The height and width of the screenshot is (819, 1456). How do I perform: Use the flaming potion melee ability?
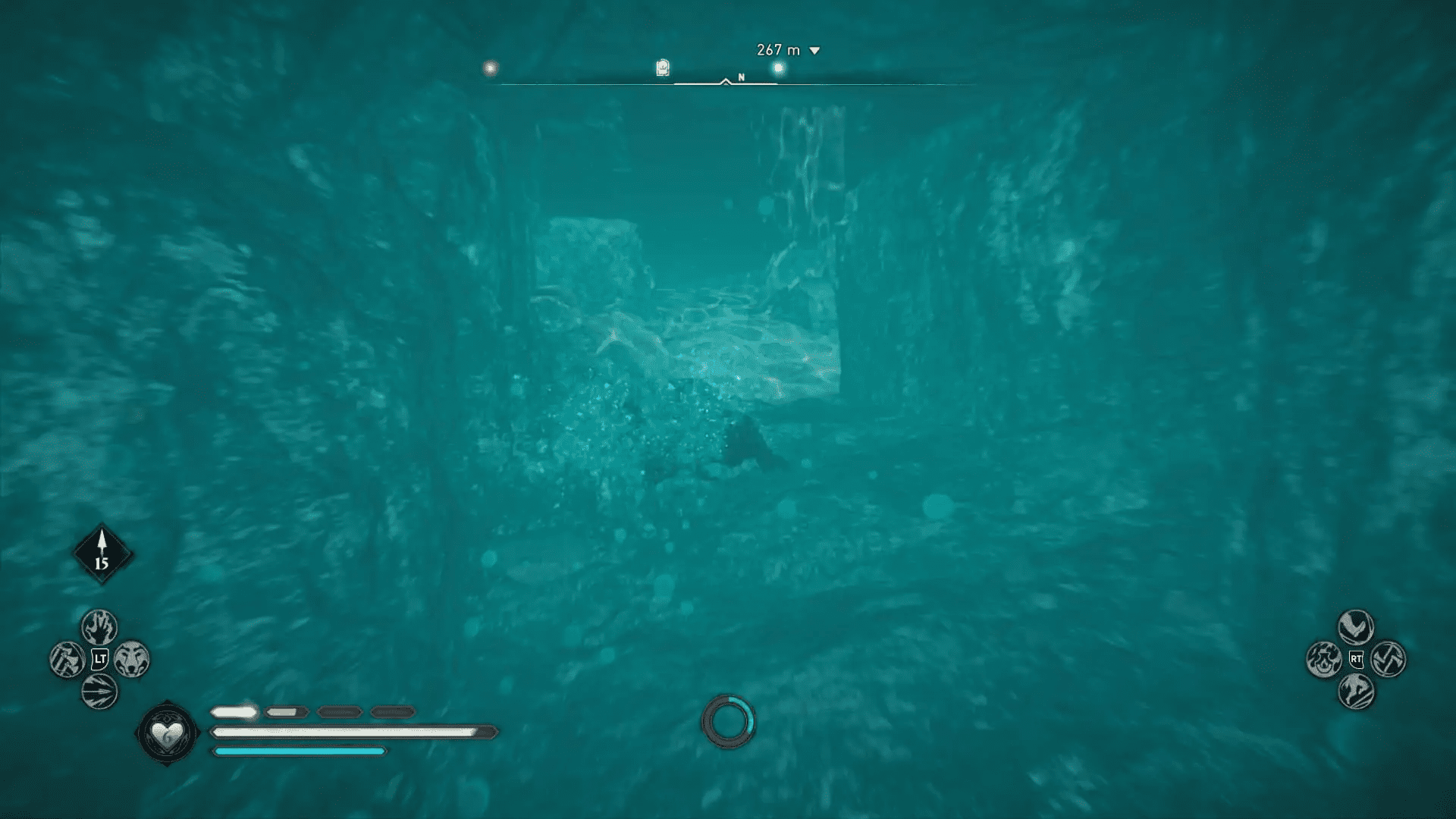click(1323, 659)
